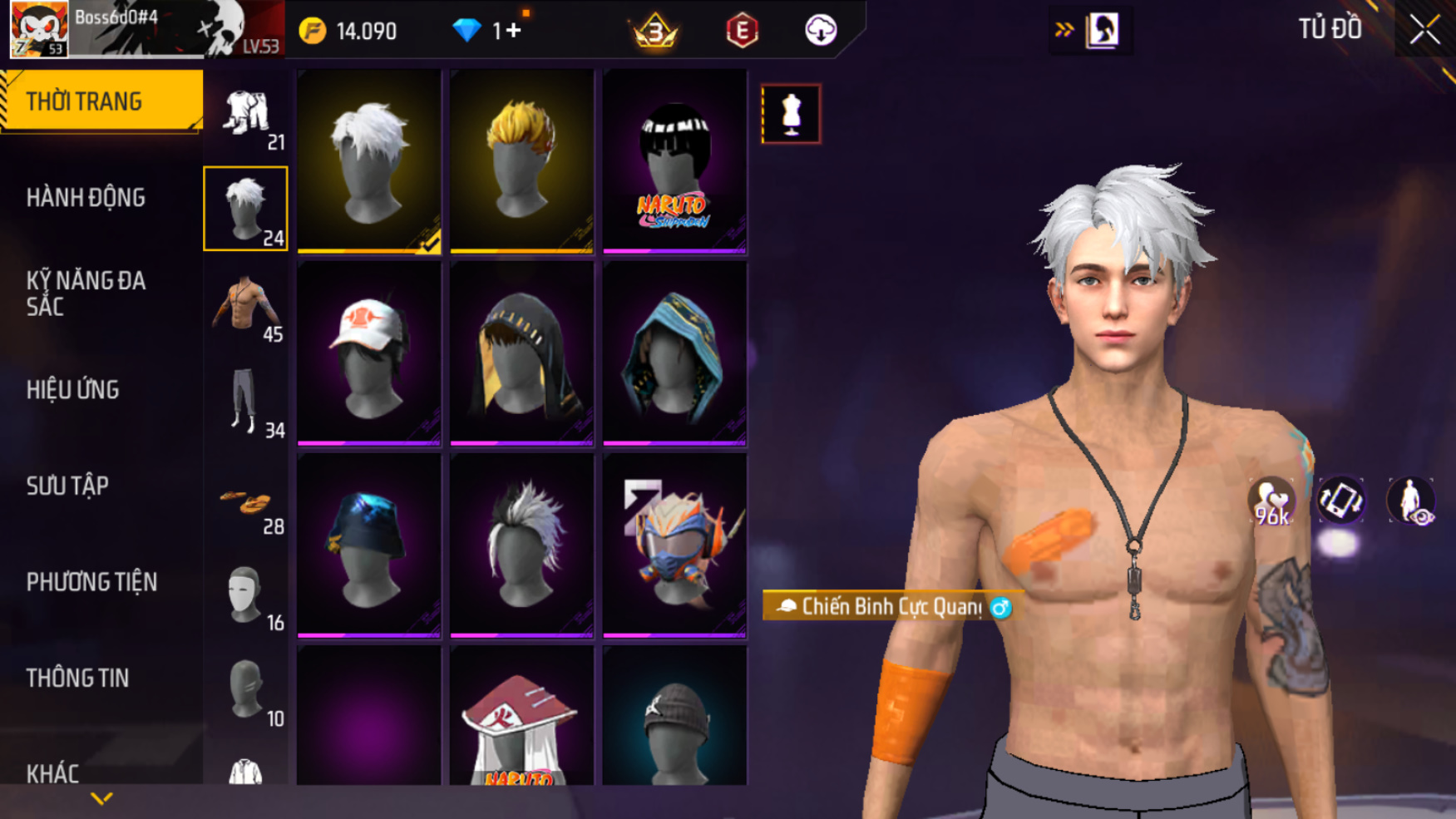This screenshot has height=819, width=1456.
Task: Open the Thông Tin section
Action: [77, 678]
